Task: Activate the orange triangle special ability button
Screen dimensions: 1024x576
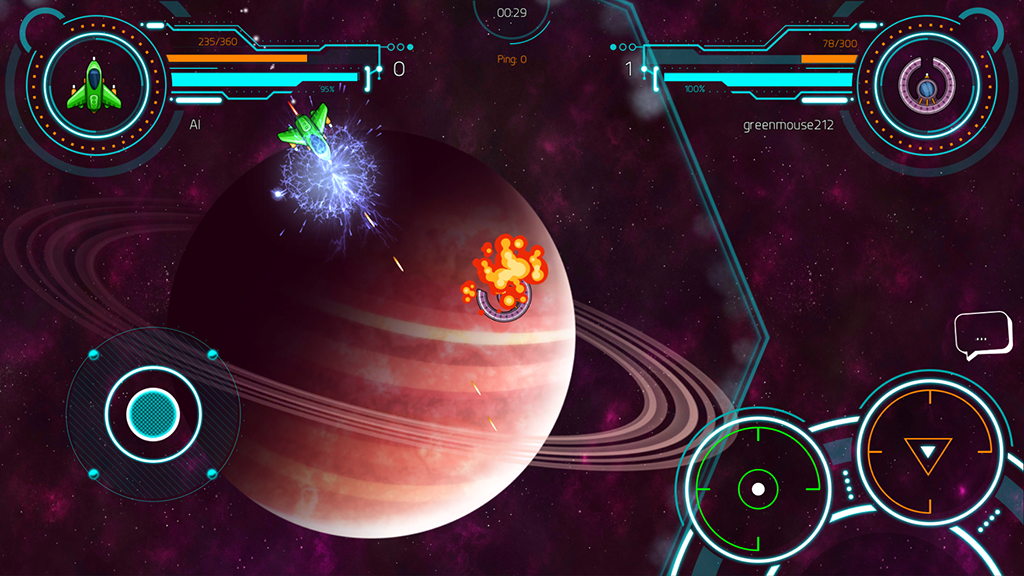Action: 928,453
